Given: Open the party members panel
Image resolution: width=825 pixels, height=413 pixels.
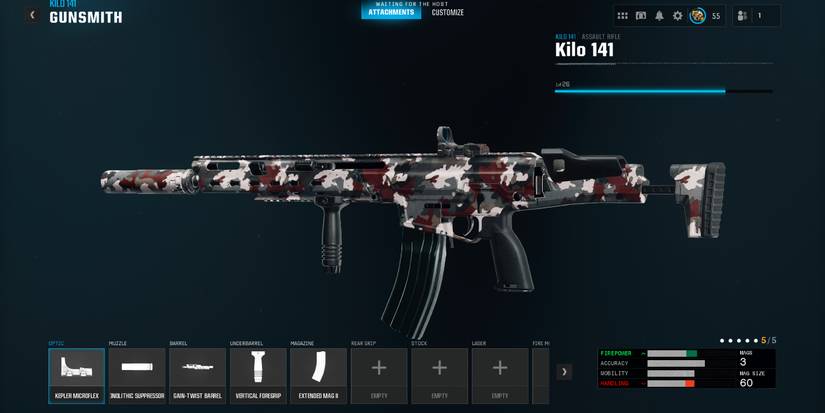Looking at the screenshot, I should click(x=742, y=16).
